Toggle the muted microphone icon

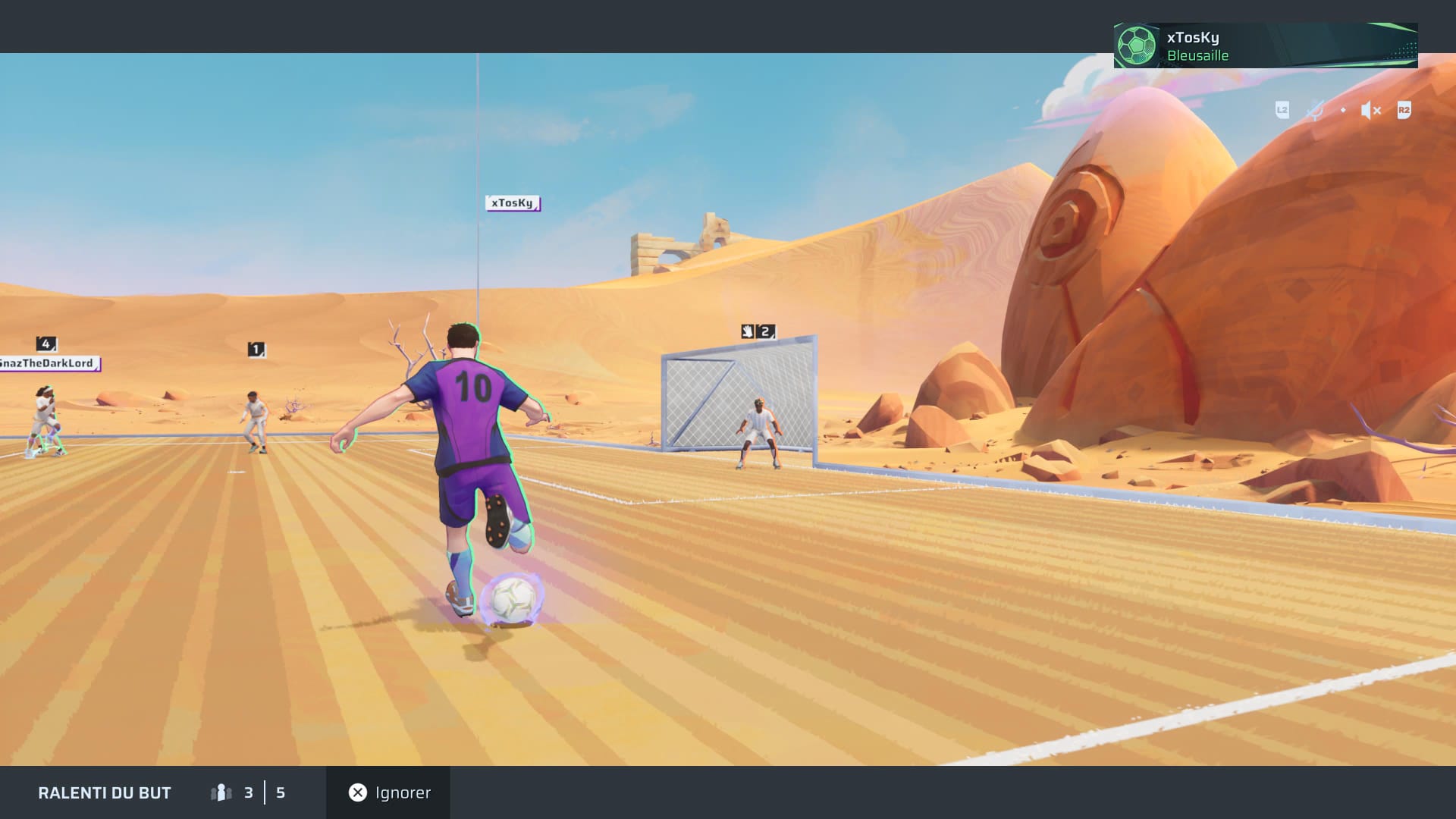1315,111
